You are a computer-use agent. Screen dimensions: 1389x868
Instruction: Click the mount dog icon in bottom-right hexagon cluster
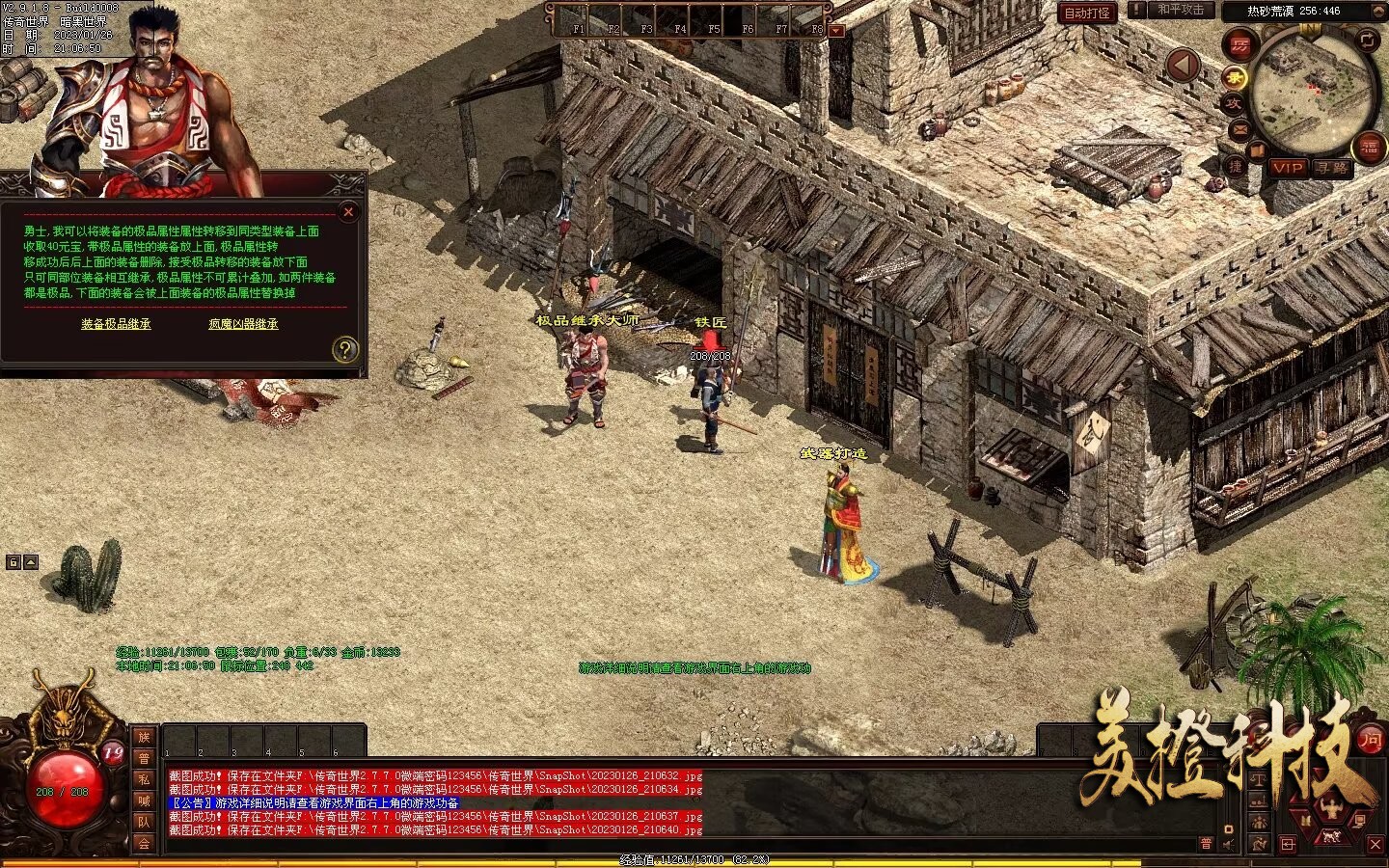pyautogui.click(x=1331, y=836)
